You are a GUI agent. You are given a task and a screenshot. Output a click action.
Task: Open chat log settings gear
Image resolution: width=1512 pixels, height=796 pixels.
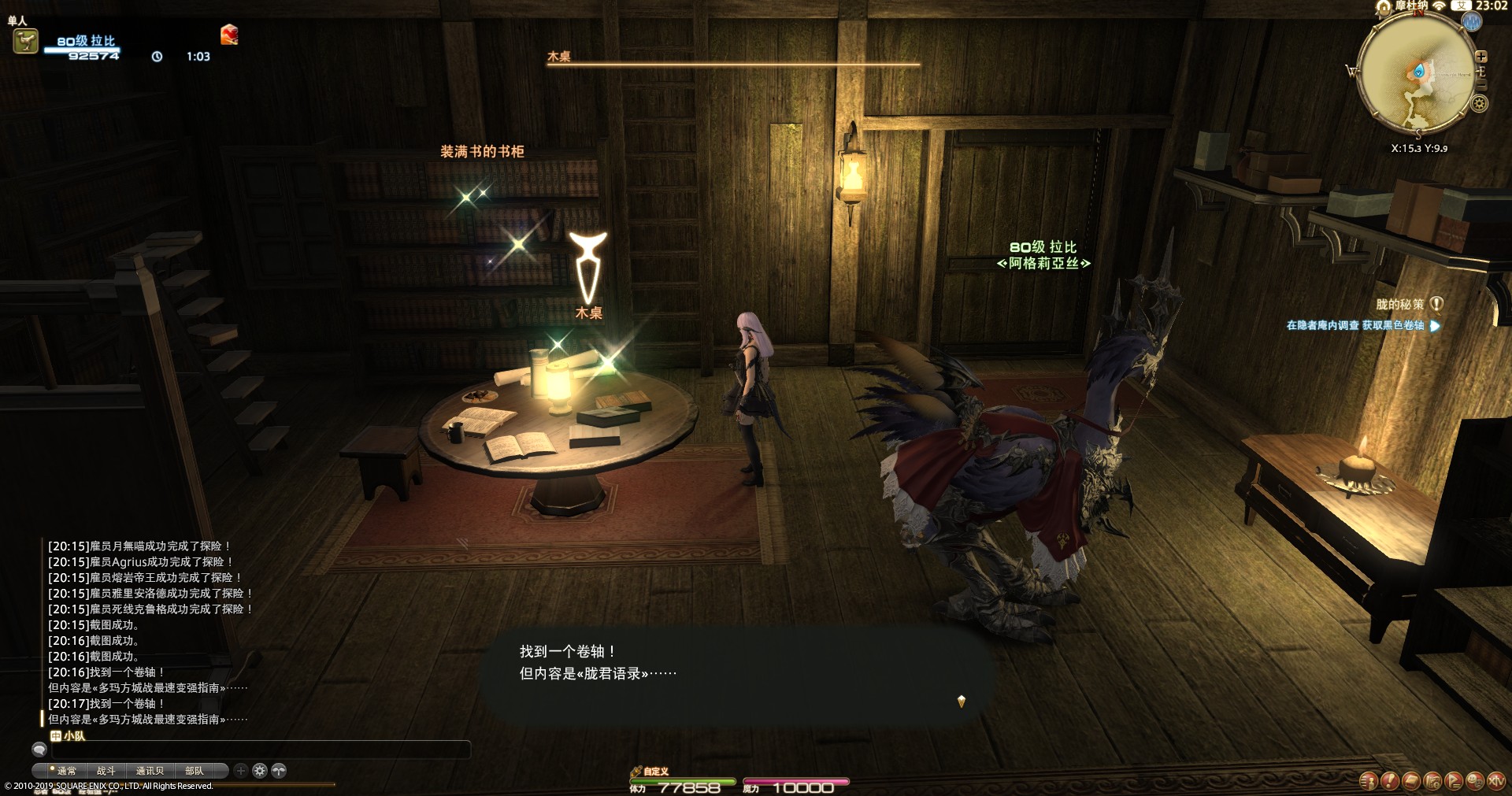click(x=260, y=771)
